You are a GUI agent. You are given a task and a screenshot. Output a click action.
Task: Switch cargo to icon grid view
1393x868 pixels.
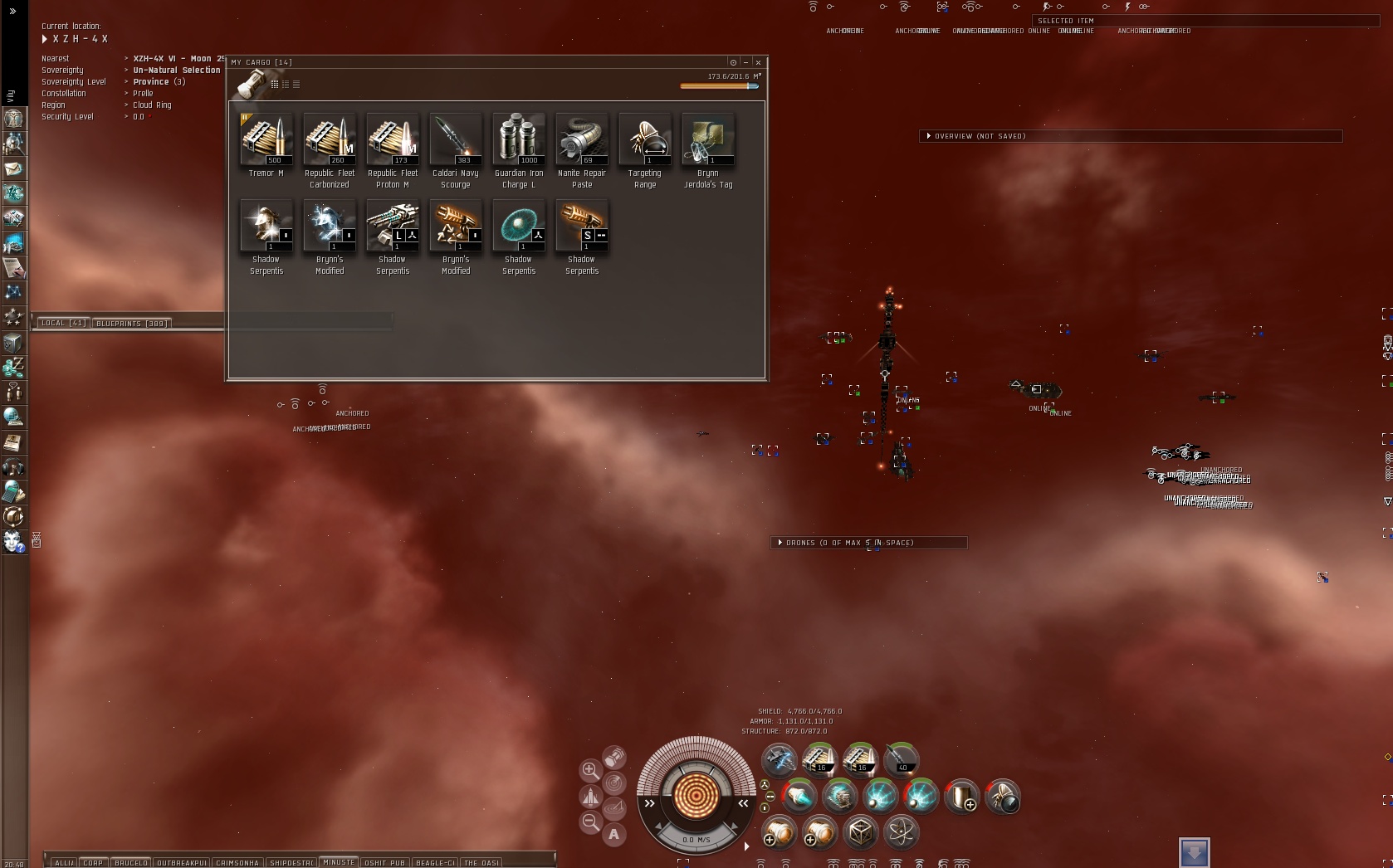click(275, 84)
